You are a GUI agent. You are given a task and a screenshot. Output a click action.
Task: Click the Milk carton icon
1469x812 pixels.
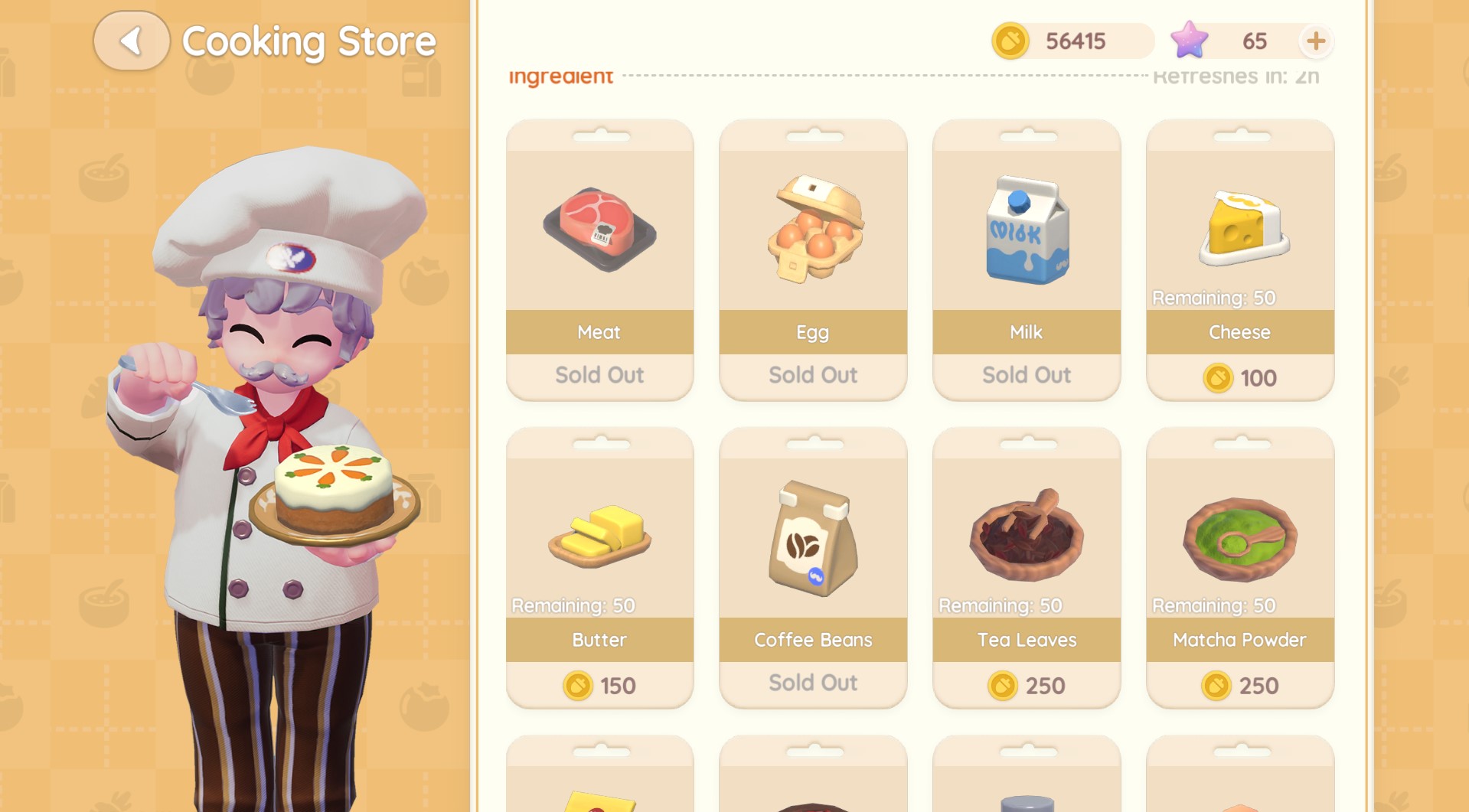click(1026, 228)
